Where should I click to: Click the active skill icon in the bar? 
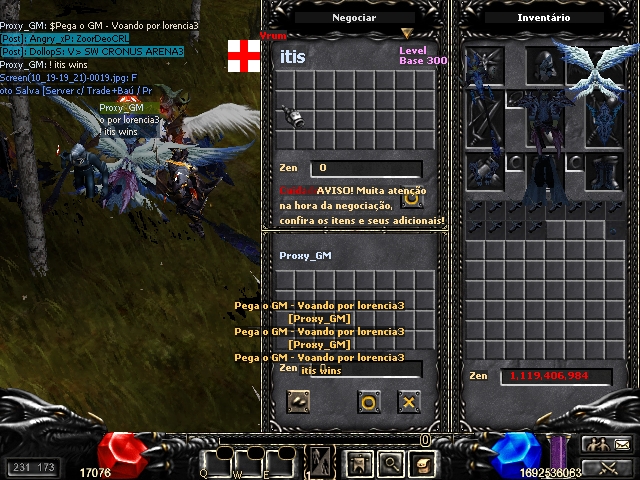pos(322,463)
